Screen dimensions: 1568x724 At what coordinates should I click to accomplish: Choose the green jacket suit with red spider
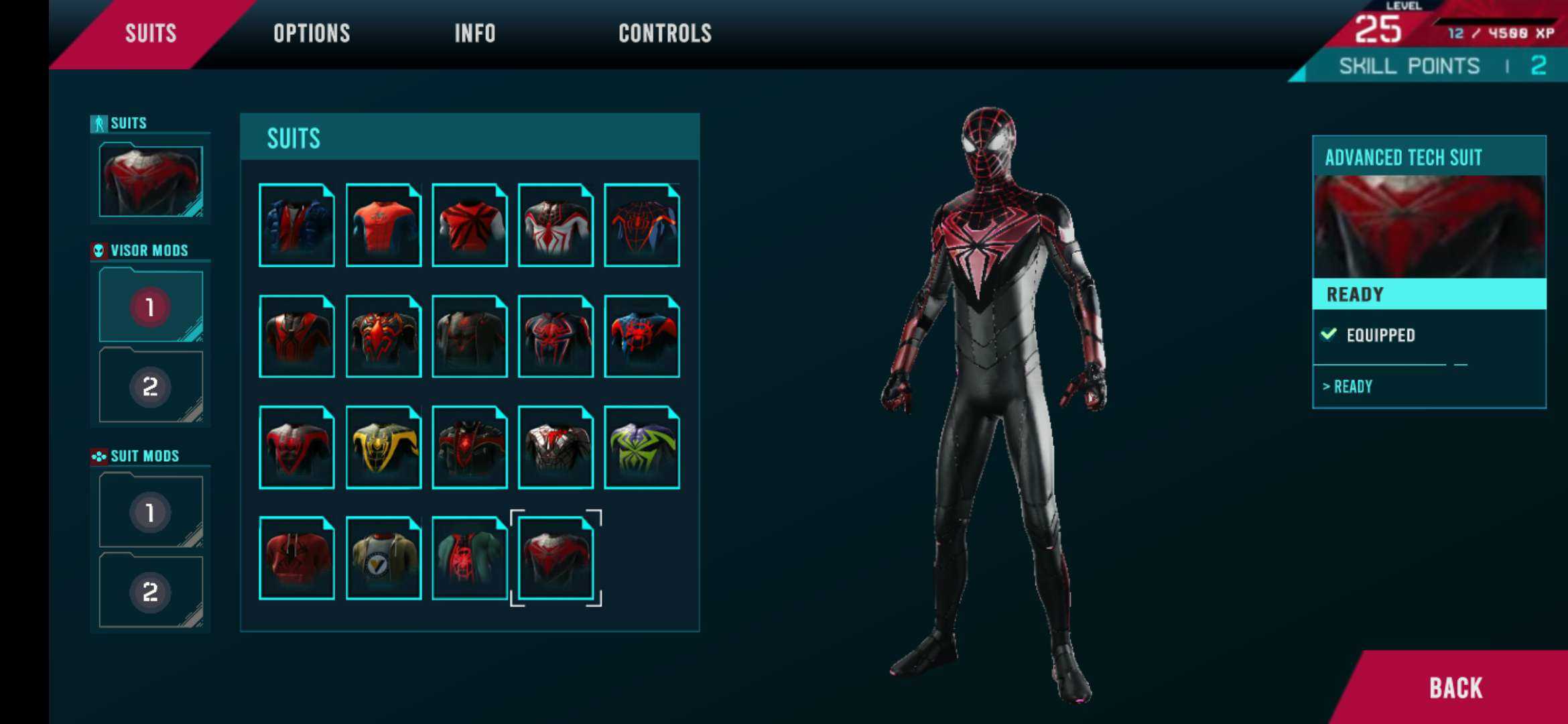click(x=469, y=558)
